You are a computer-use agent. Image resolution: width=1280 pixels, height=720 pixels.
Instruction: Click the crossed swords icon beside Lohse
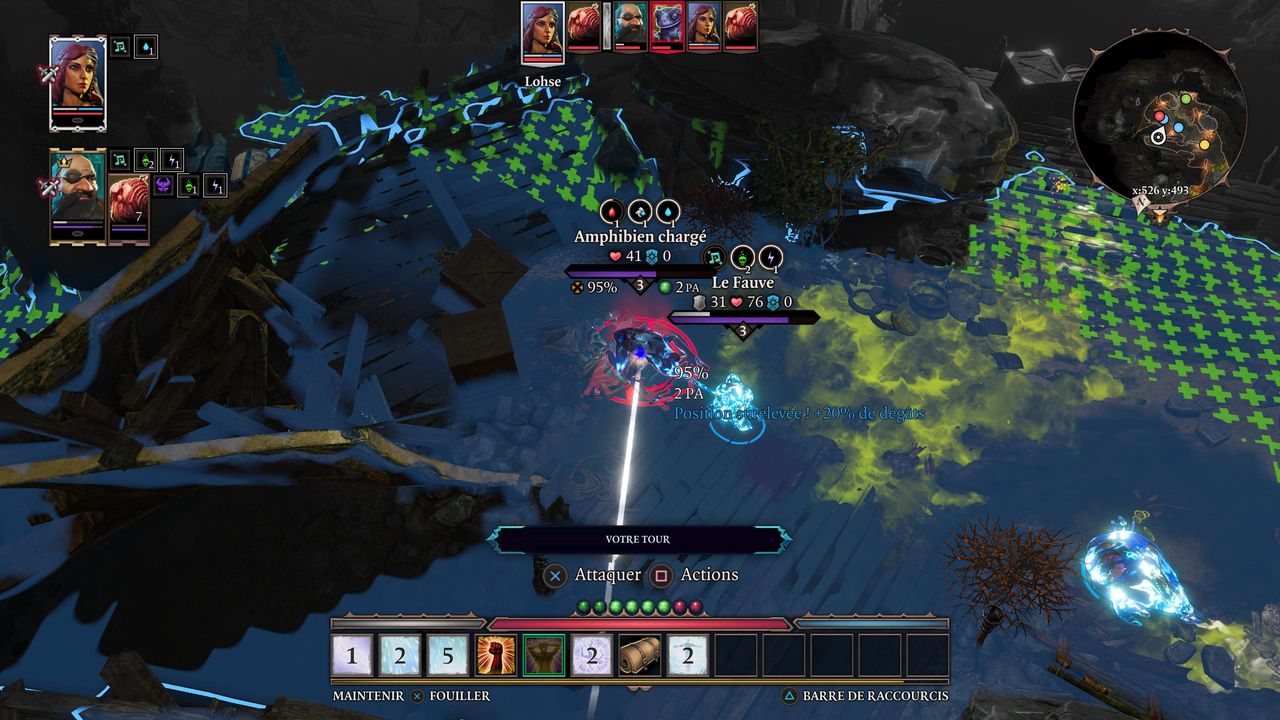tap(45, 74)
